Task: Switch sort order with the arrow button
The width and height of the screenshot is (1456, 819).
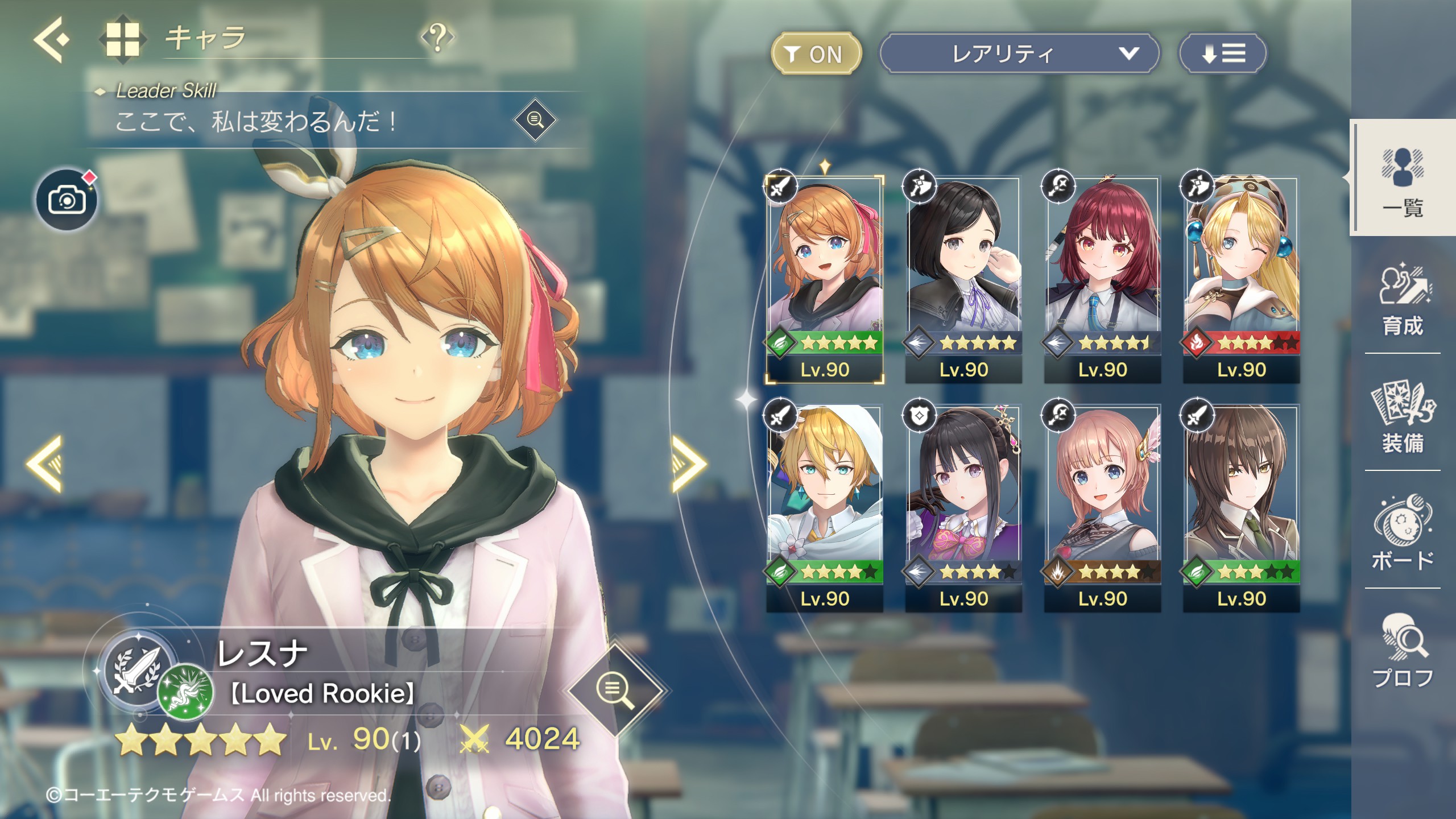Action: 1223,54
